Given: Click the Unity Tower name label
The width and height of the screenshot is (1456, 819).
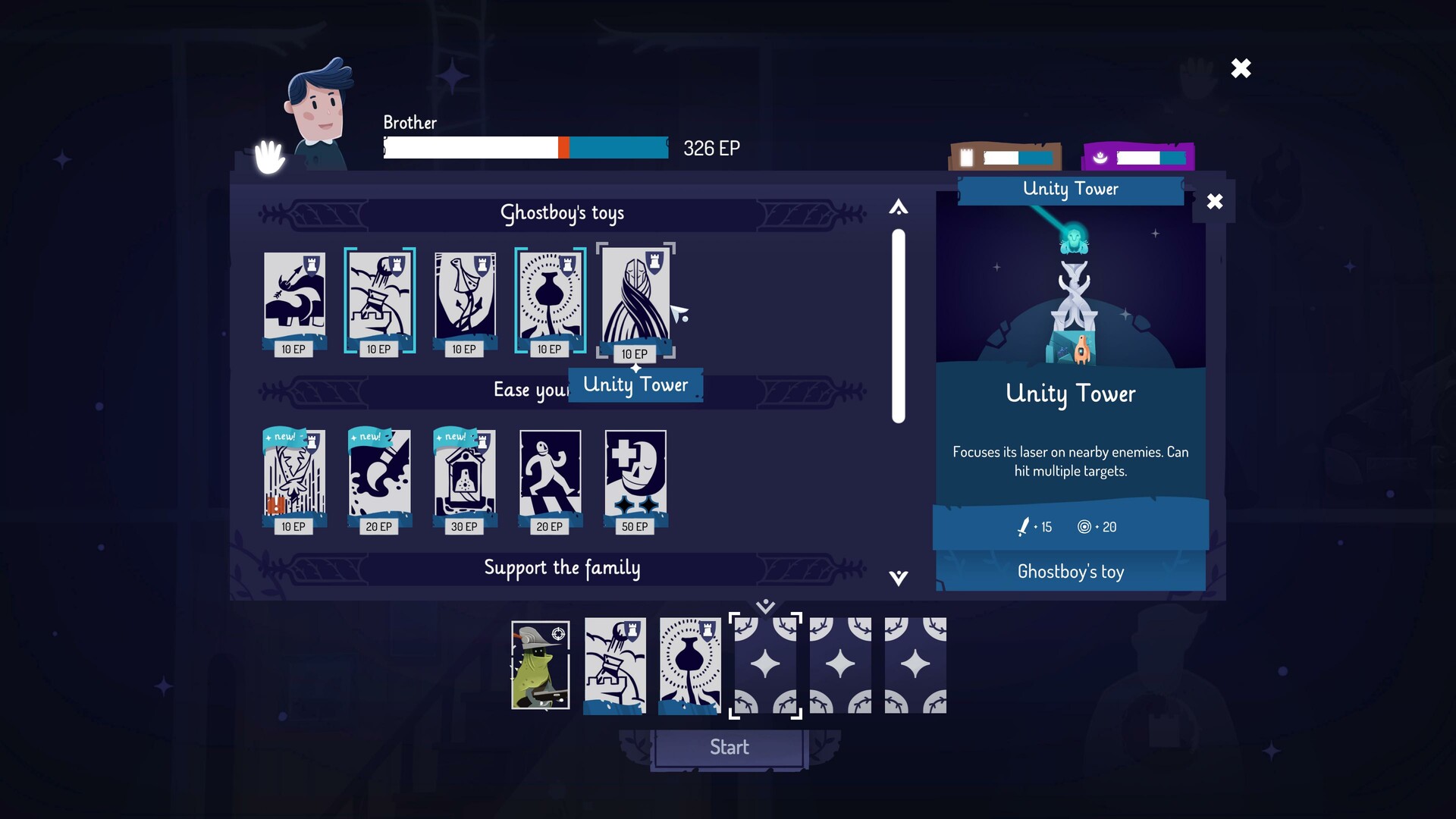Looking at the screenshot, I should pyautogui.click(x=635, y=384).
